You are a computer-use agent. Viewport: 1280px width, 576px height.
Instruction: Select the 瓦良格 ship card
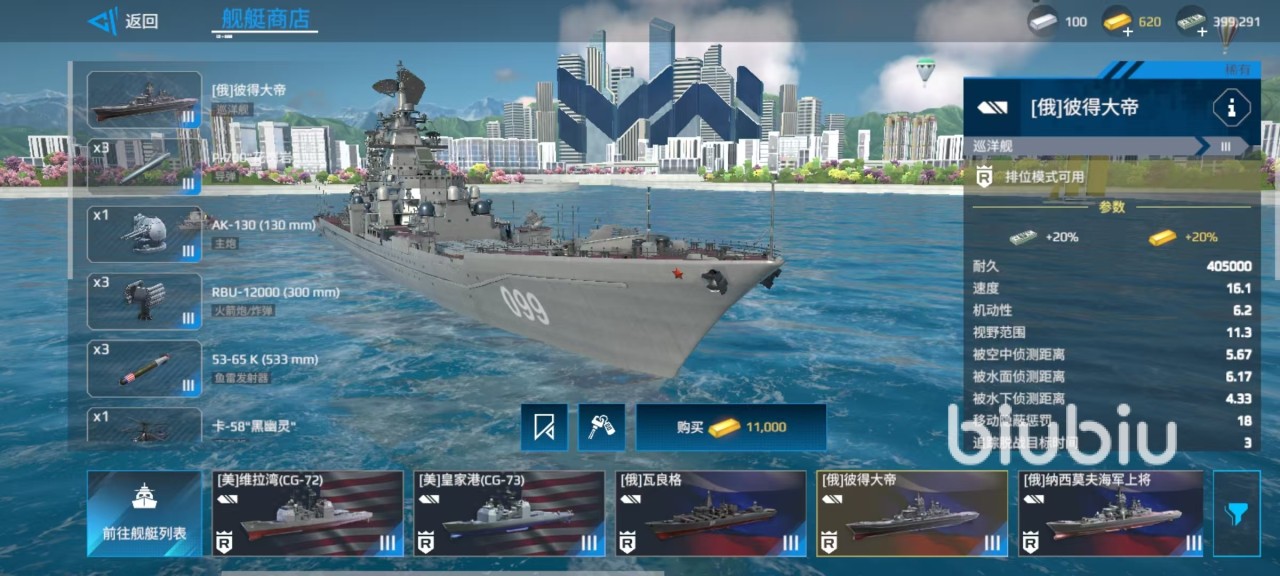(710, 514)
